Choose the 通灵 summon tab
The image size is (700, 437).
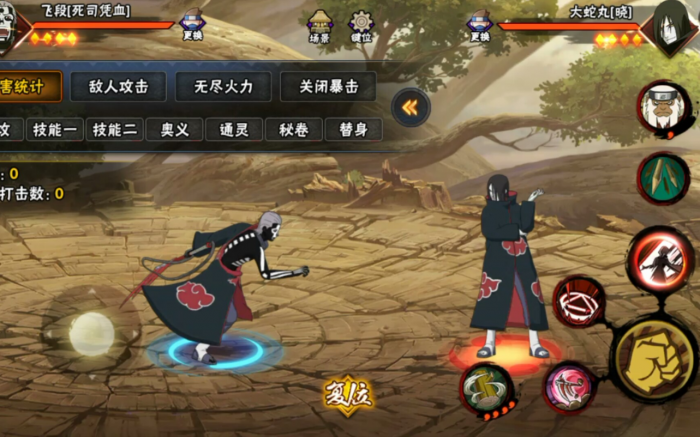click(234, 130)
